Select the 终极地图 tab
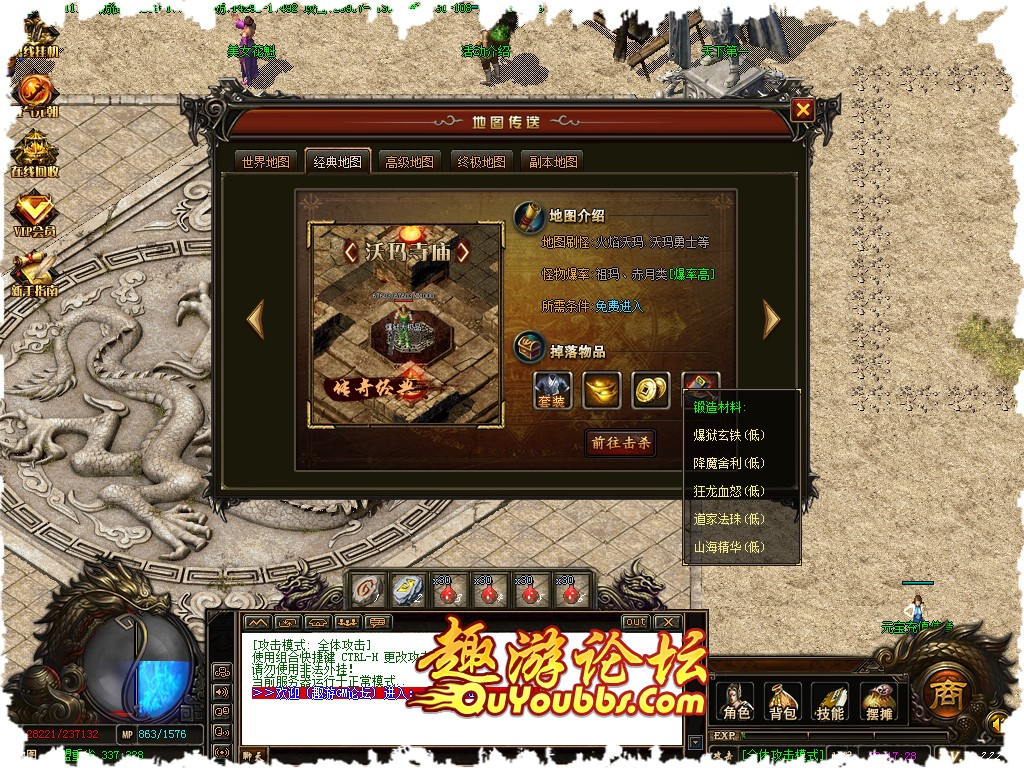This screenshot has height=768, width=1024. [x=482, y=162]
